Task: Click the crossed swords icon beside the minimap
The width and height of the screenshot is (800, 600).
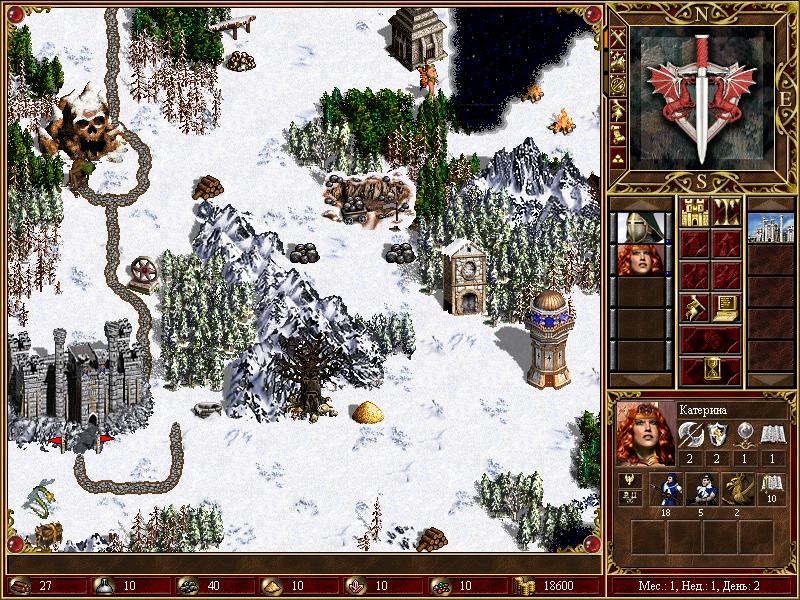Action: [619, 36]
